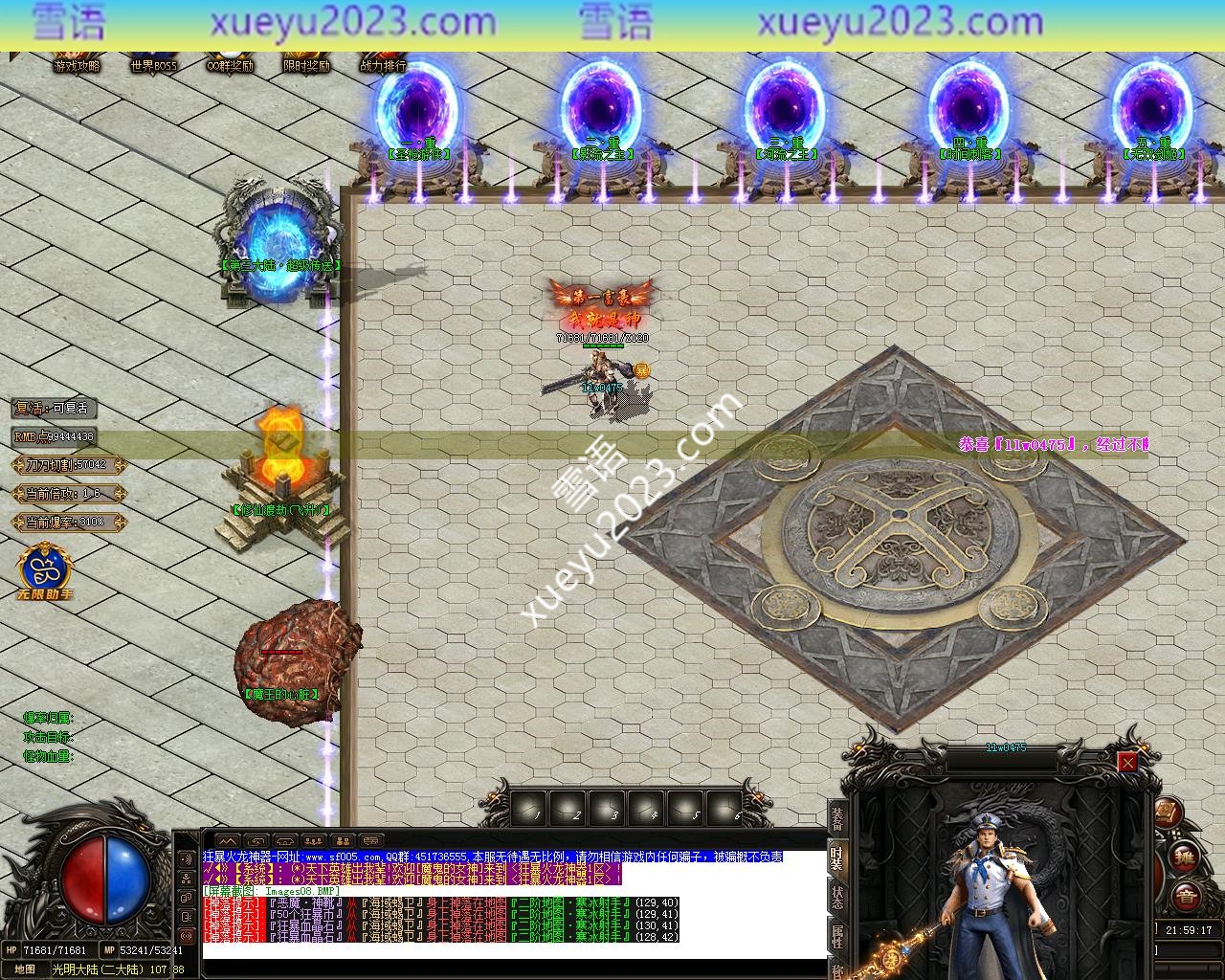Click the mountain-shaped chat toolbar button
The width and height of the screenshot is (1225, 980).
228,841
